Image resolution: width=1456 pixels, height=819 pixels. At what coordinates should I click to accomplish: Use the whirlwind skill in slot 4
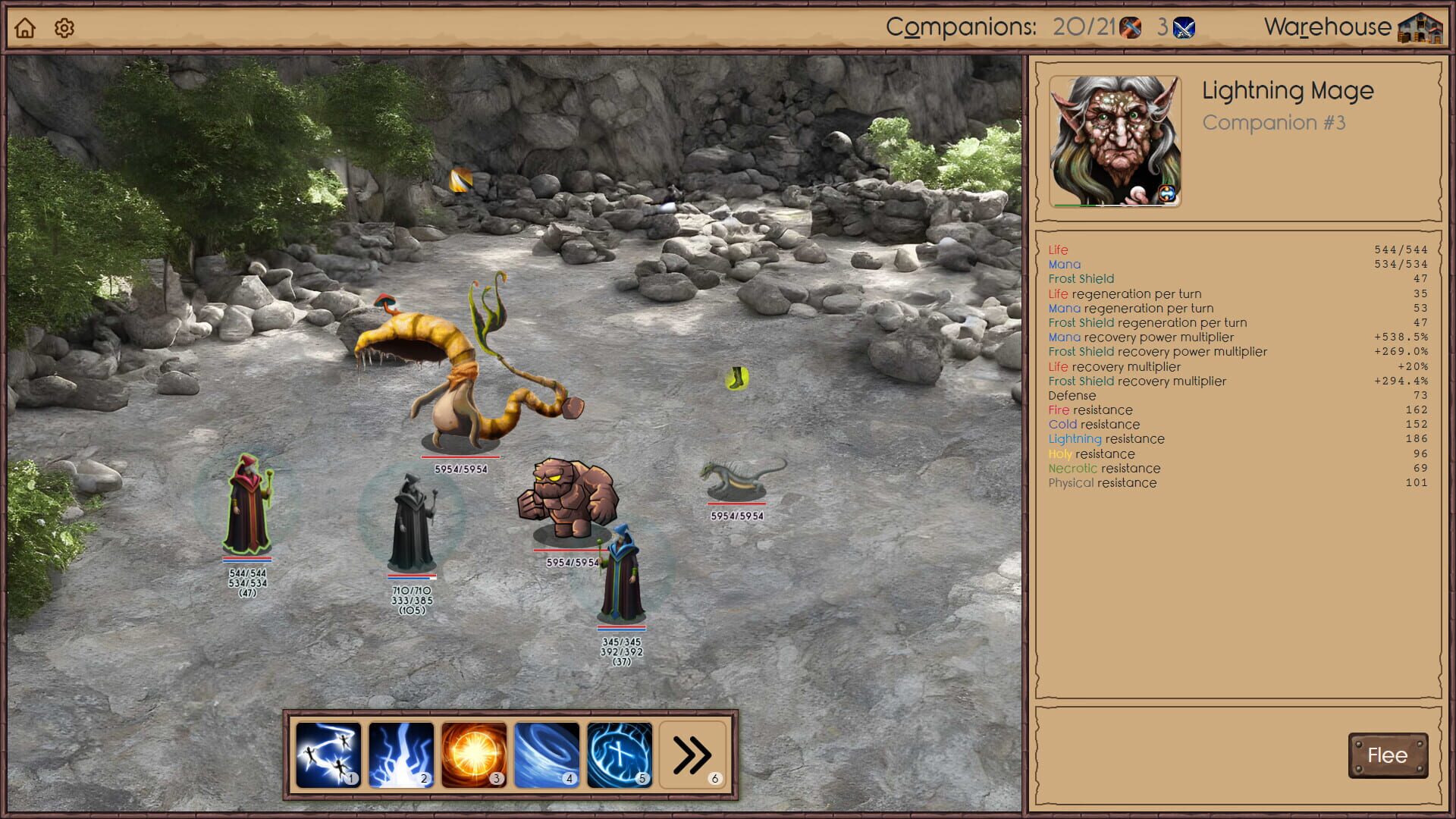pyautogui.click(x=548, y=754)
